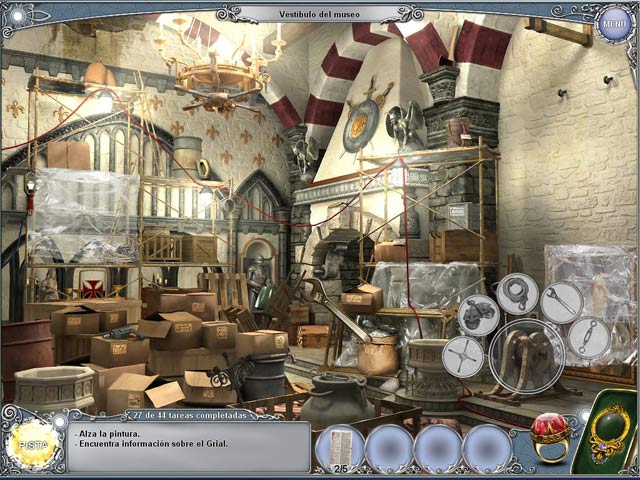Choose the coiled rope with hook icon

coord(517,294)
